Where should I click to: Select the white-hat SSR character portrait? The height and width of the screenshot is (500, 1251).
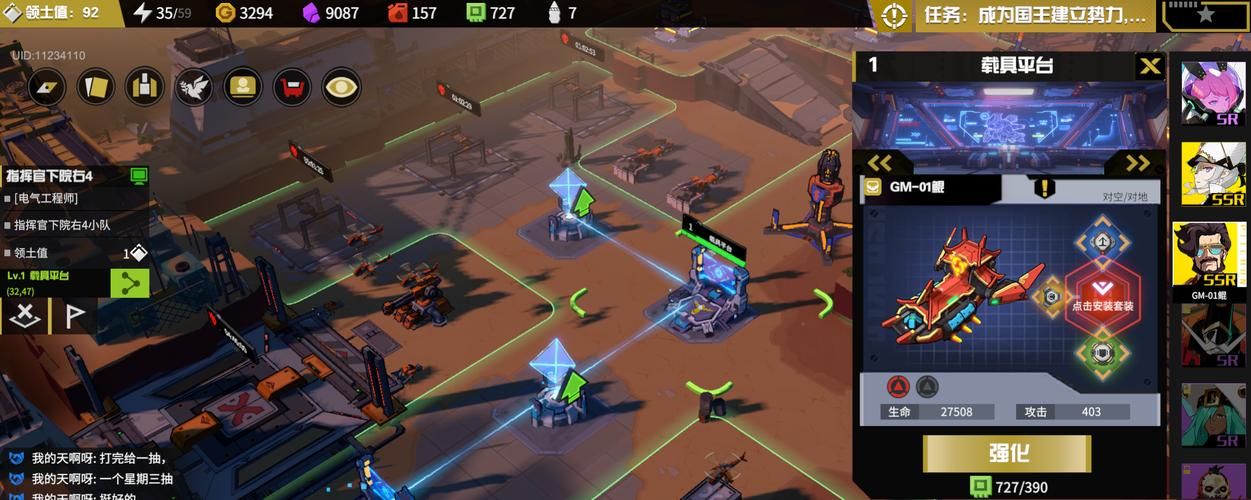tap(1213, 173)
